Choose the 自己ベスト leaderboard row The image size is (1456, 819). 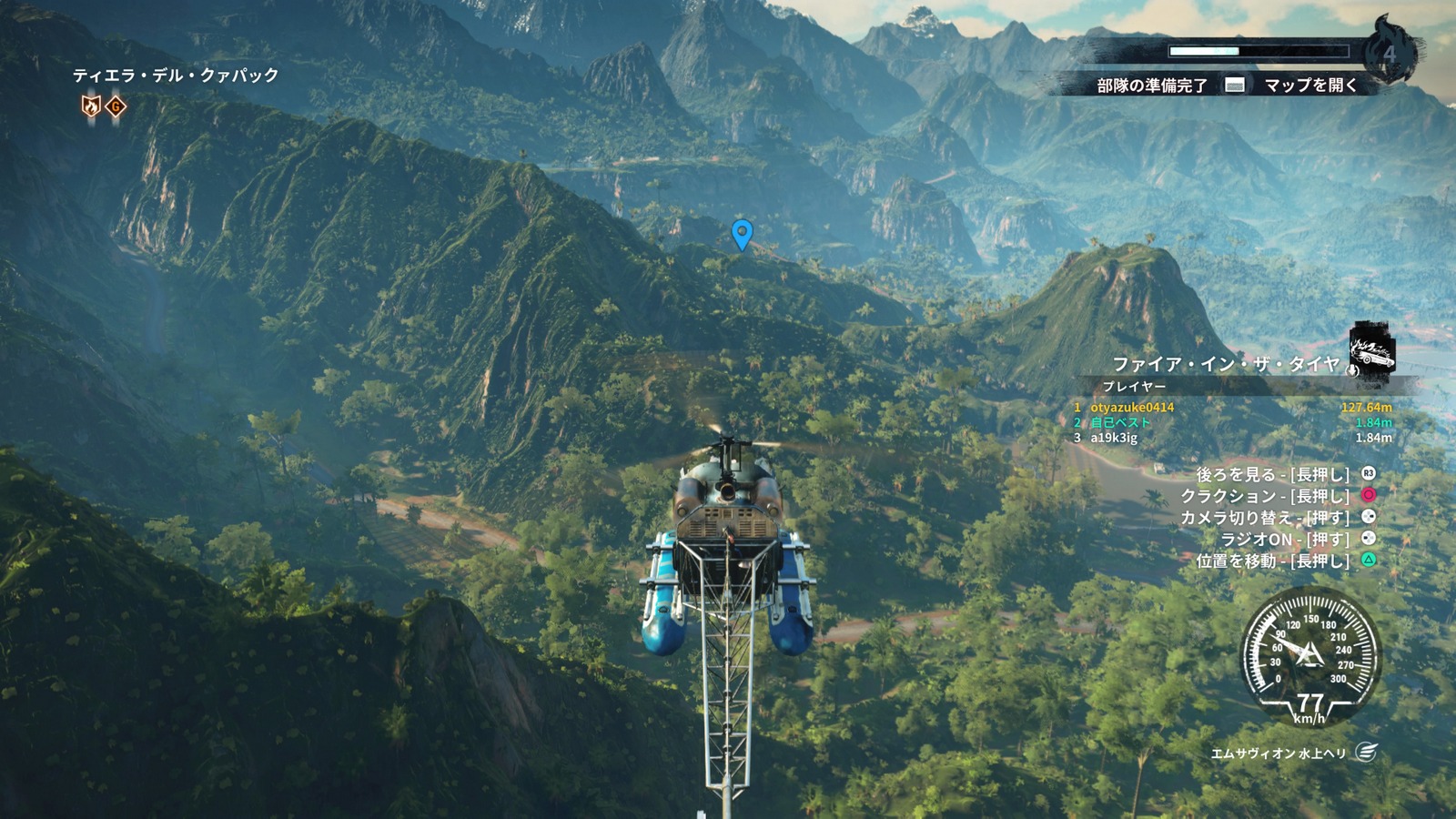coord(1232,422)
